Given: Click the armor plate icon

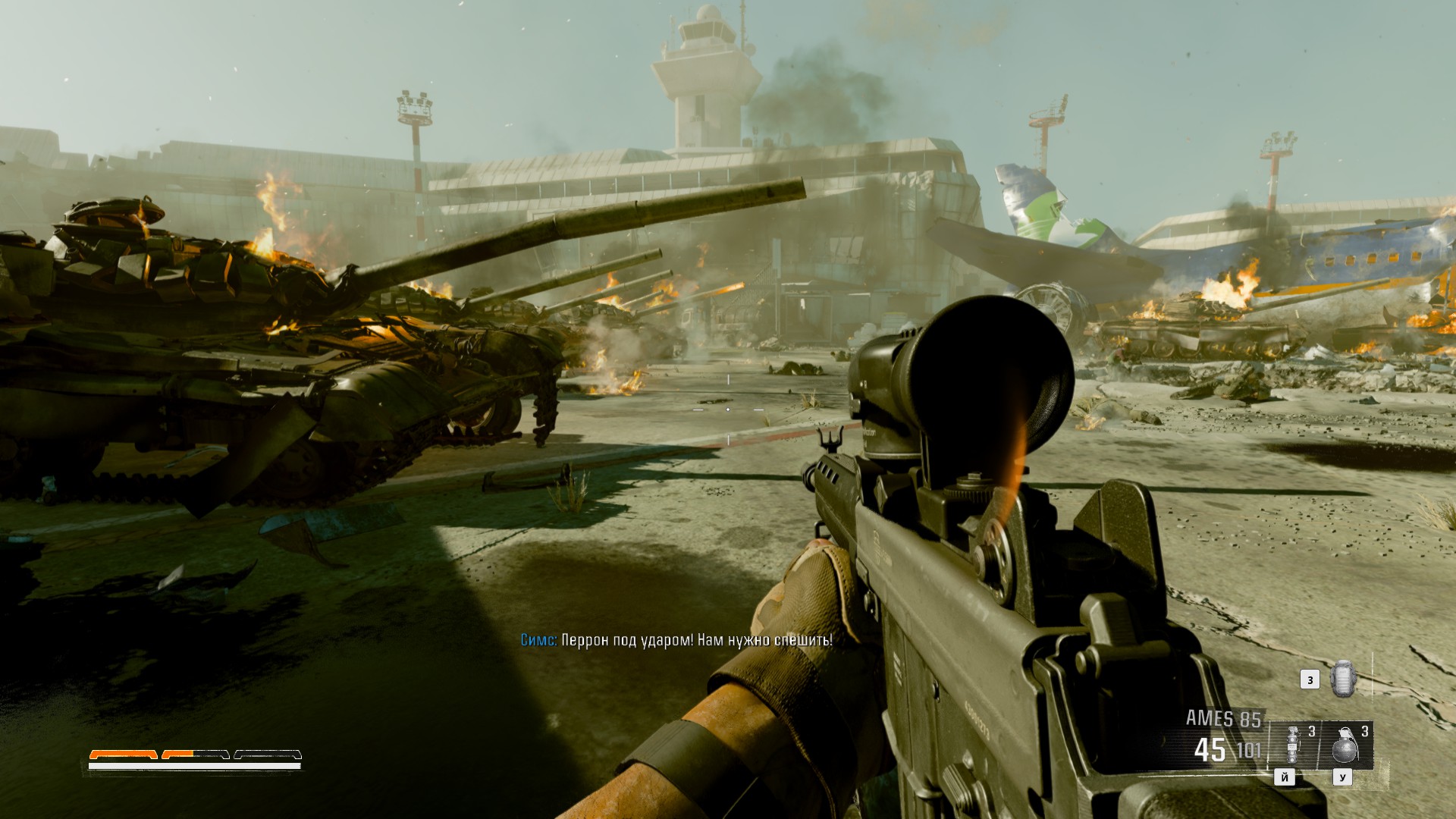Looking at the screenshot, I should coord(1342,678).
